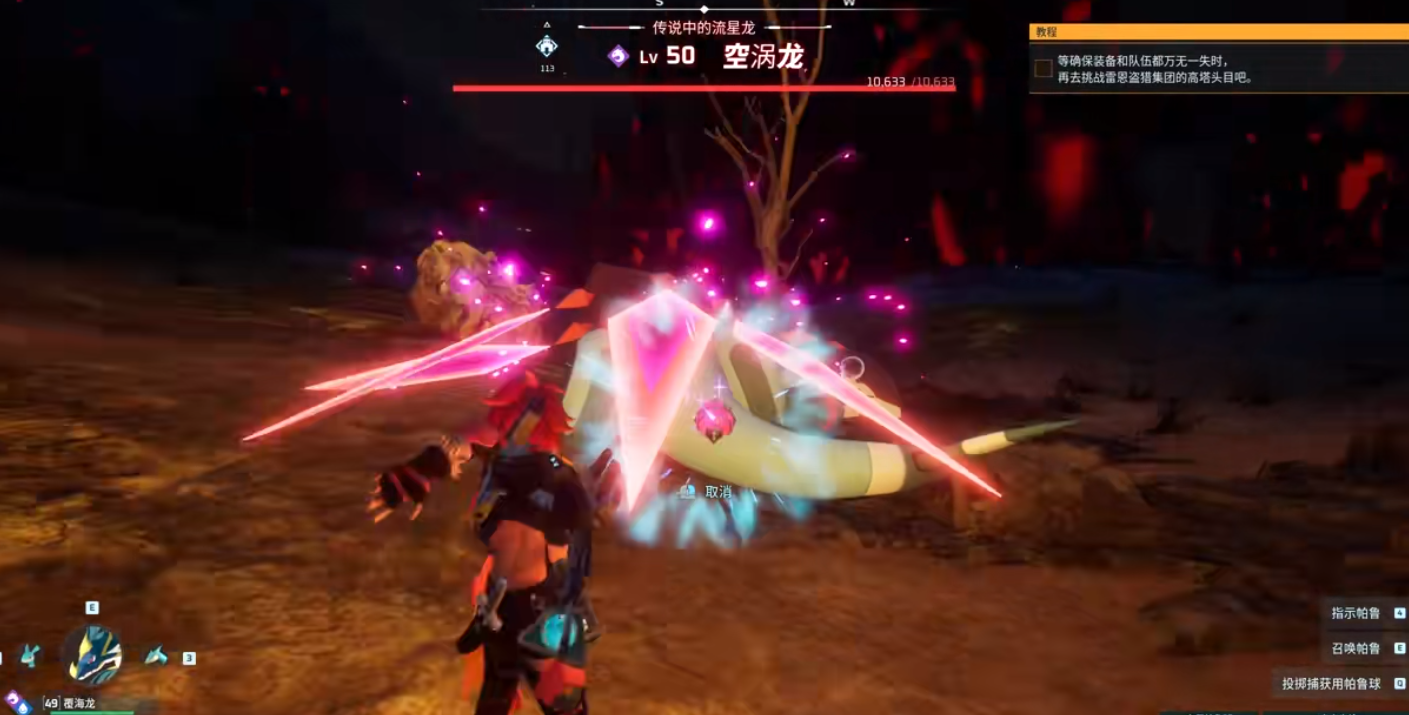Click the compass waypoint marker showing 113
This screenshot has height=715, width=1409.
click(546, 46)
